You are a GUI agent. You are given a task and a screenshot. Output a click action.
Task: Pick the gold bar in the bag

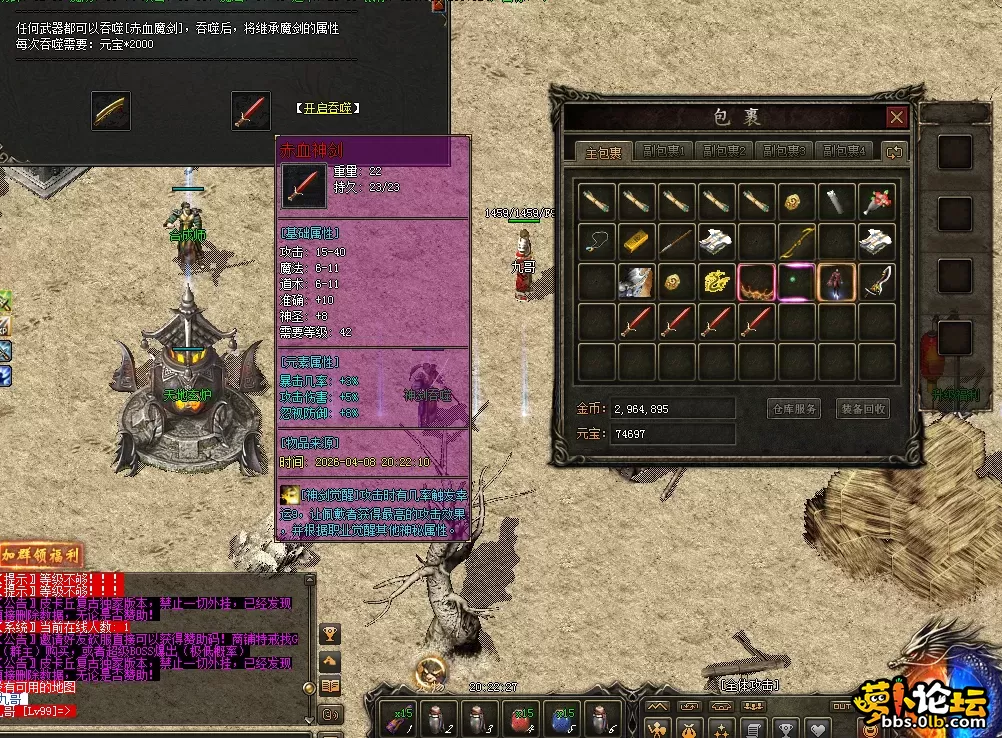637,241
